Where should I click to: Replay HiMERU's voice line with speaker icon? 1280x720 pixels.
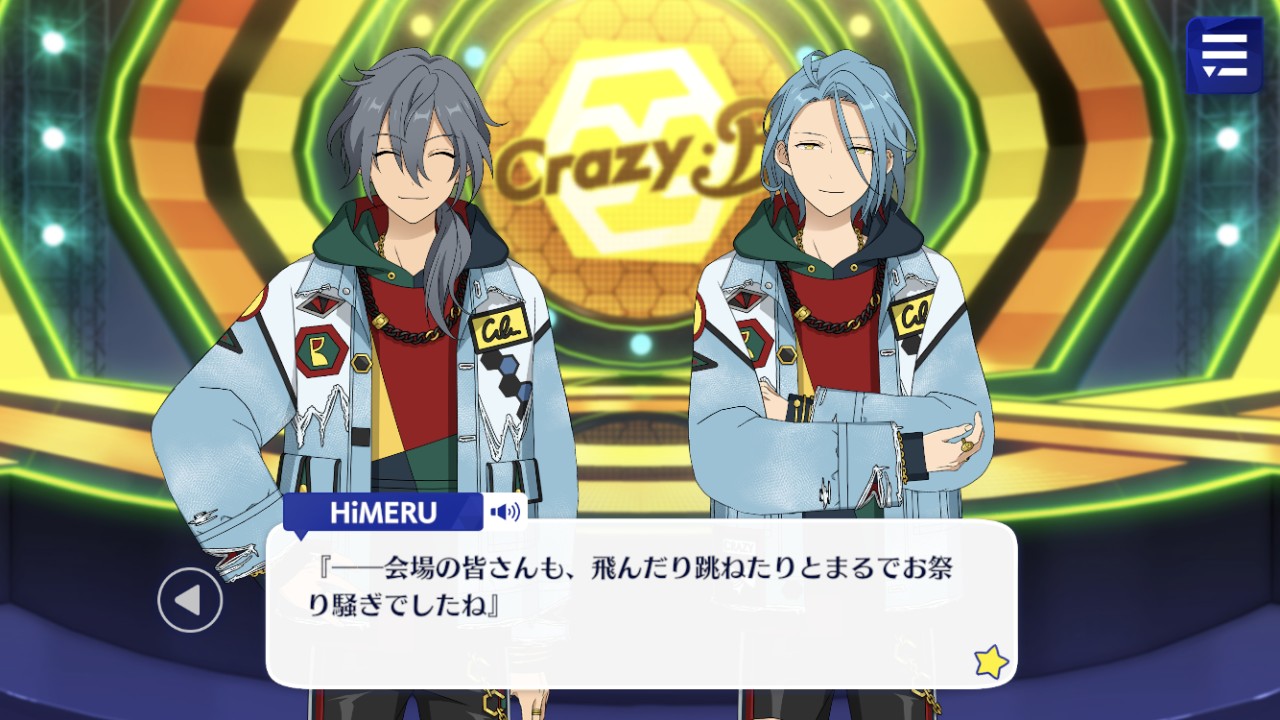click(505, 513)
